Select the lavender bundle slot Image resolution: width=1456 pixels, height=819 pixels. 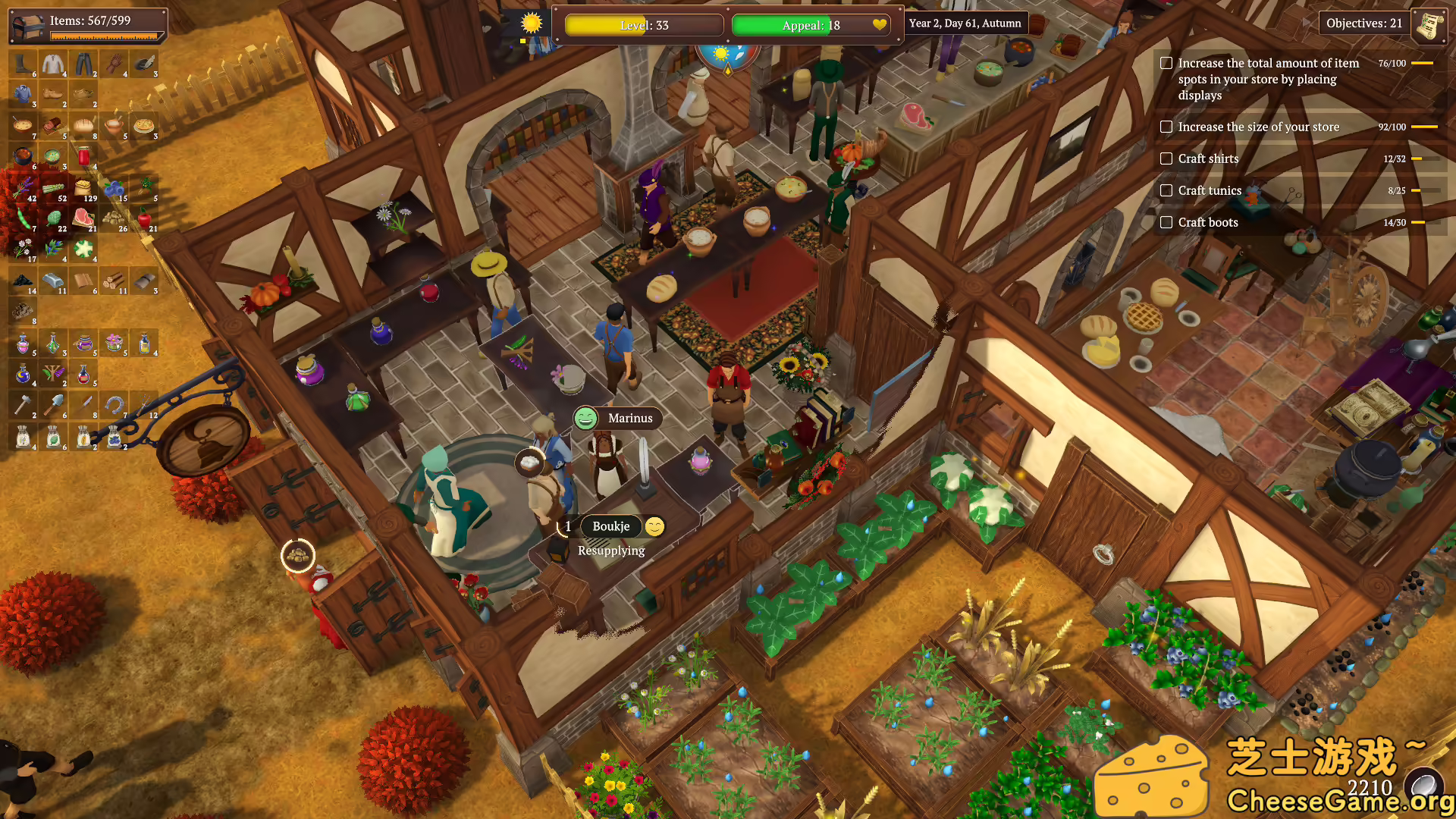(23, 188)
